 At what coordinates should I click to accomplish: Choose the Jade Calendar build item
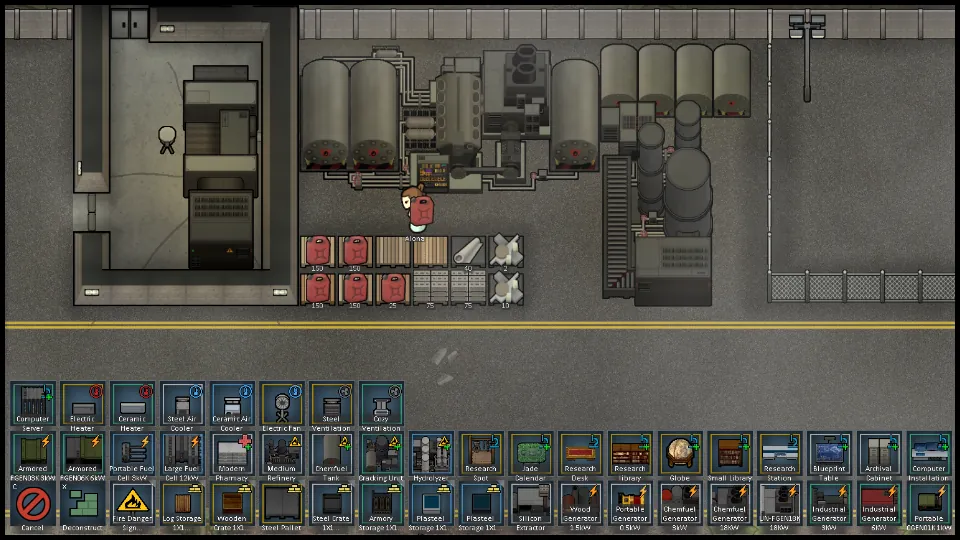tap(531, 455)
